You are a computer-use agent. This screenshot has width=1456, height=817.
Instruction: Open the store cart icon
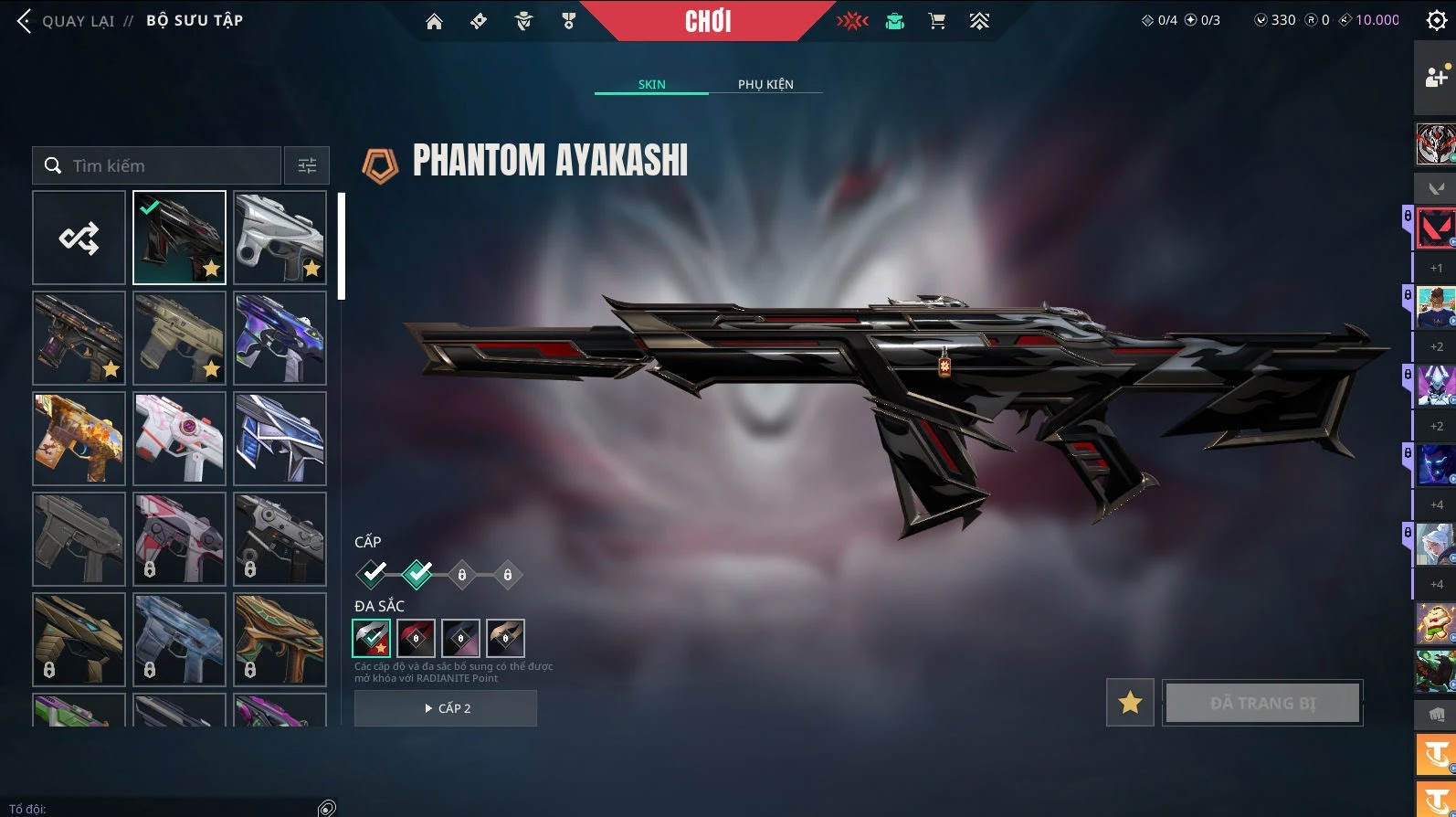coord(936,21)
